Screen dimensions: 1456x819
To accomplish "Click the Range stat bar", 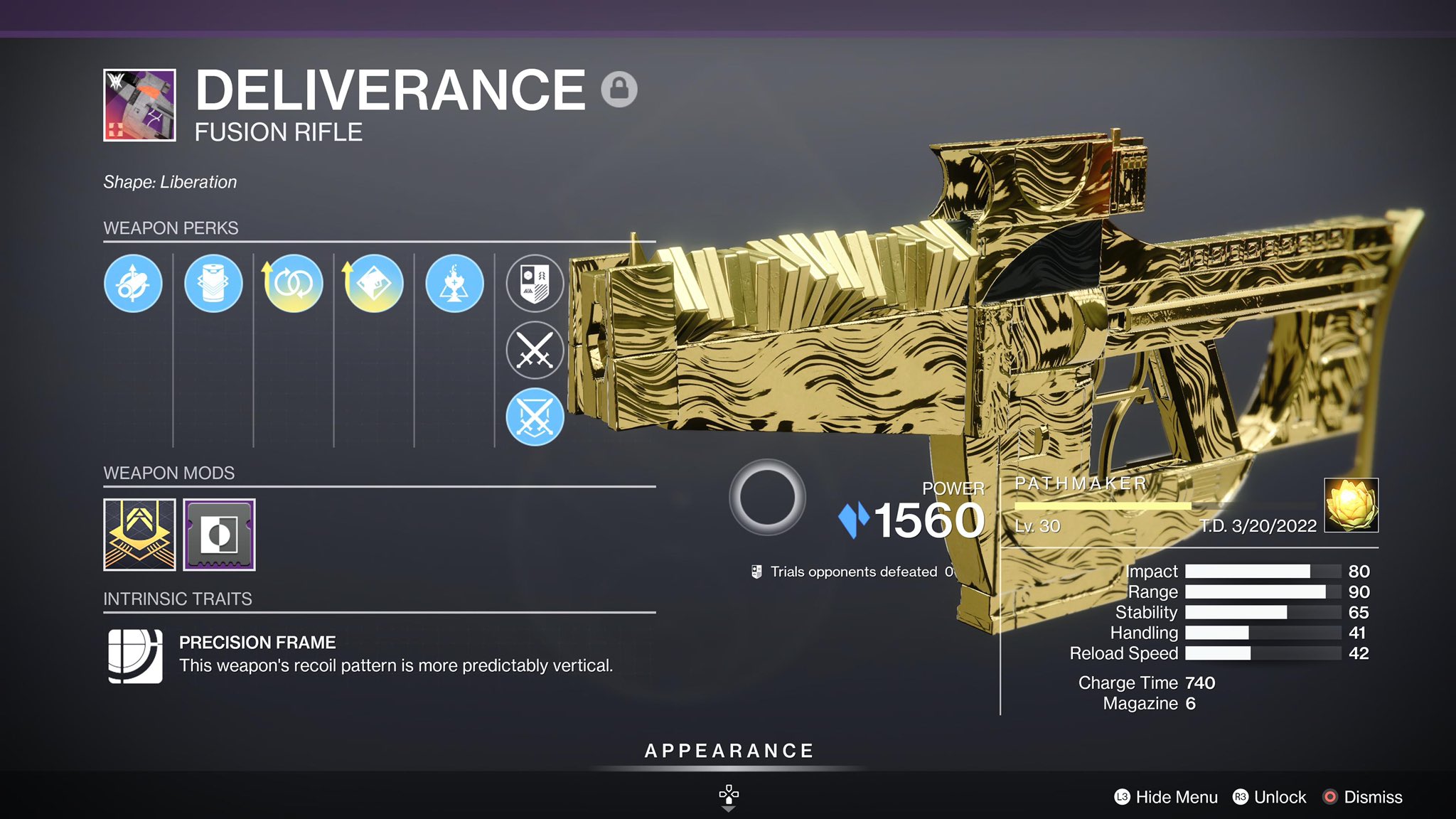I will (x=1265, y=591).
